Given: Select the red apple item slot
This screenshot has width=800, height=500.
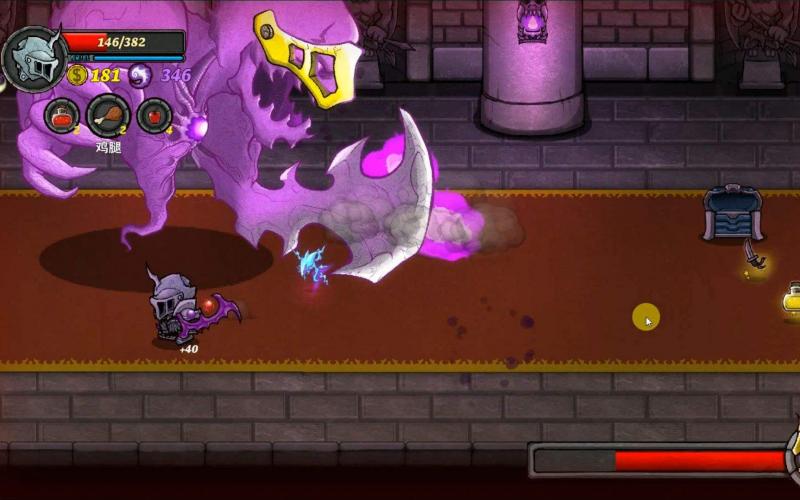Looking at the screenshot, I should pyautogui.click(x=154, y=116).
